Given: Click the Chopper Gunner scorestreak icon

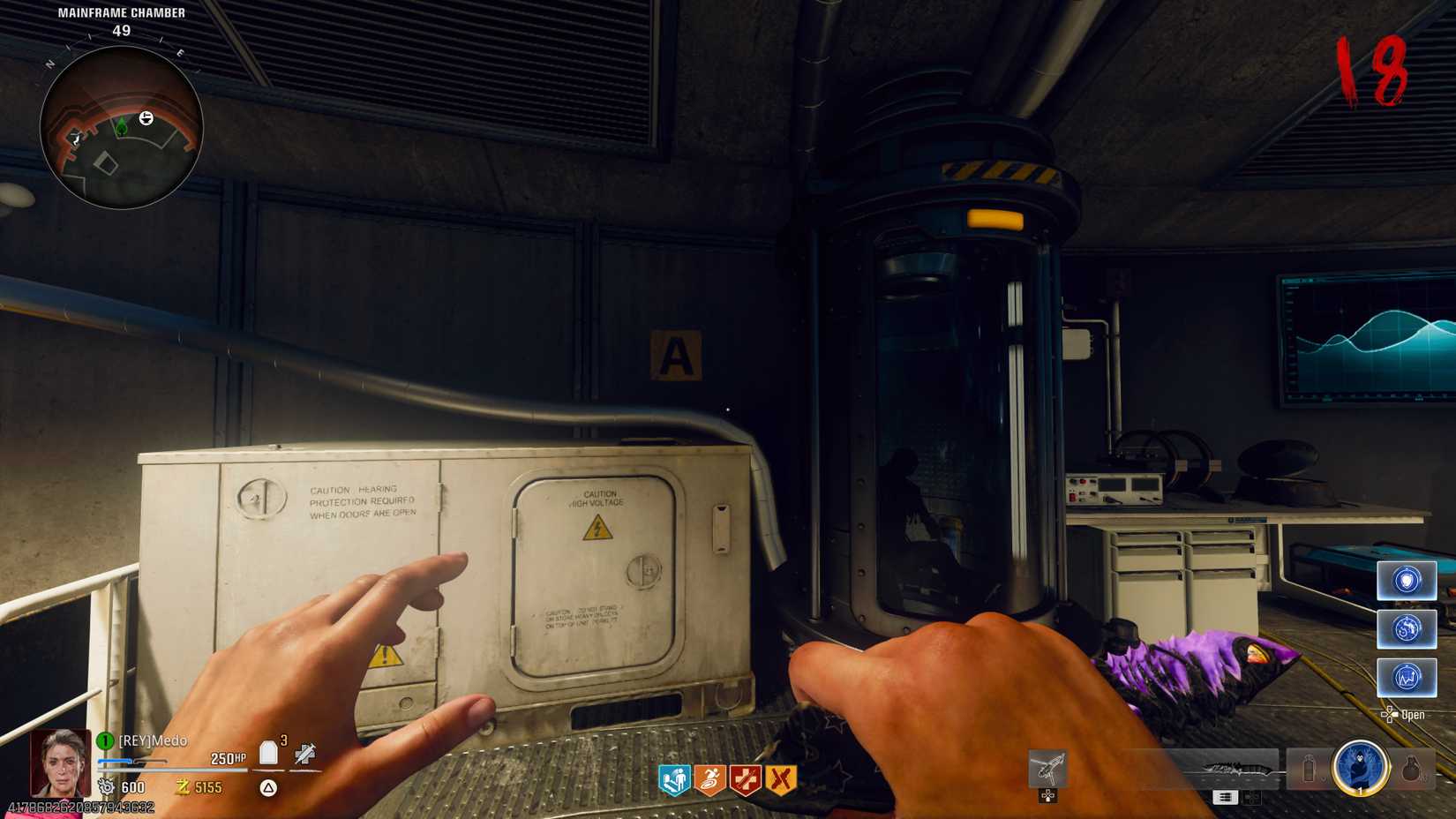Looking at the screenshot, I should click(1047, 768).
